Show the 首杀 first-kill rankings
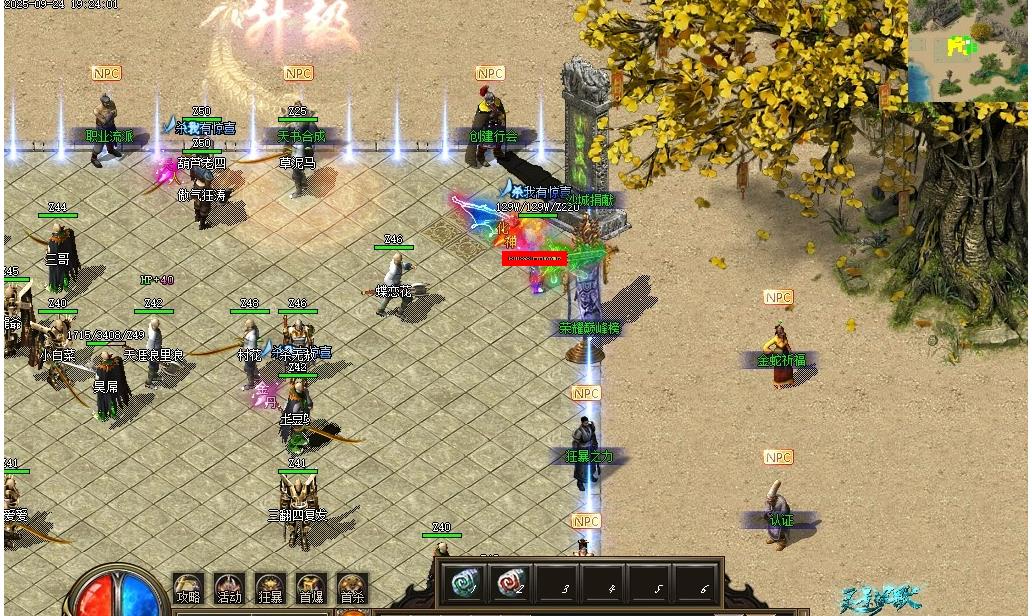The width and height of the screenshot is (1032, 616). pyautogui.click(x=352, y=589)
